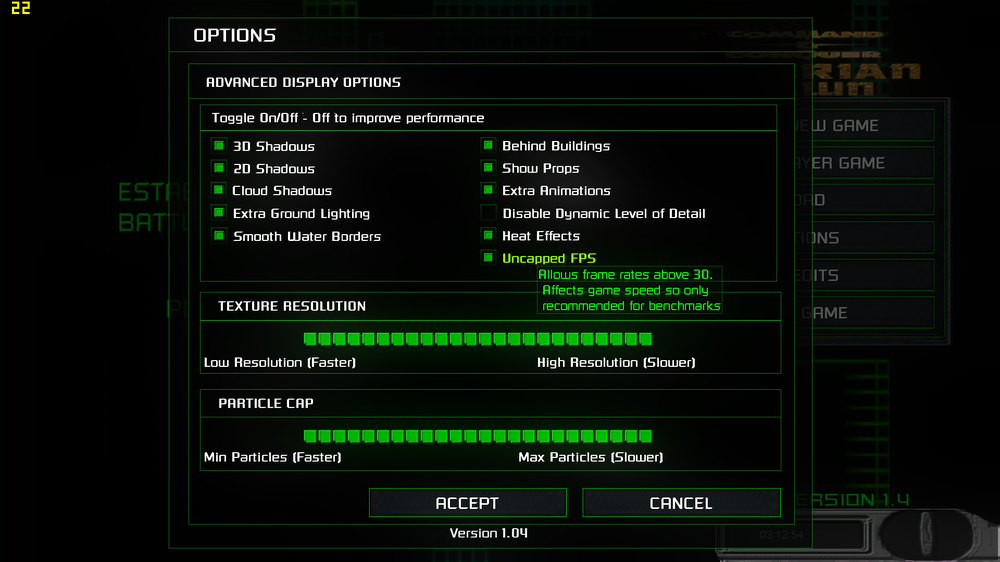
Task: Switch off Show Props
Action: [x=488, y=168]
